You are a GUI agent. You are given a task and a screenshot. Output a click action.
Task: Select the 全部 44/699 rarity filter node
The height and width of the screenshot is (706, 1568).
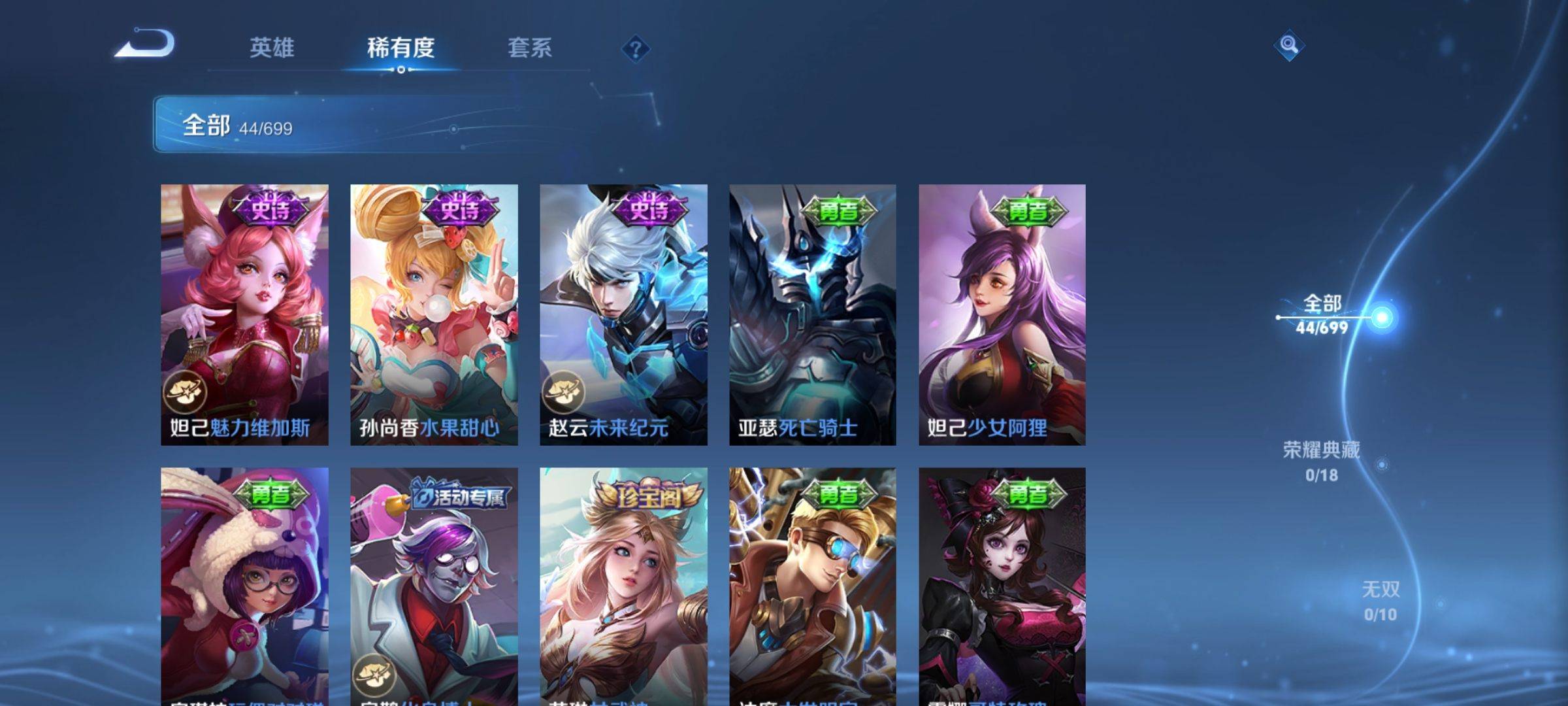pyautogui.click(x=1323, y=316)
